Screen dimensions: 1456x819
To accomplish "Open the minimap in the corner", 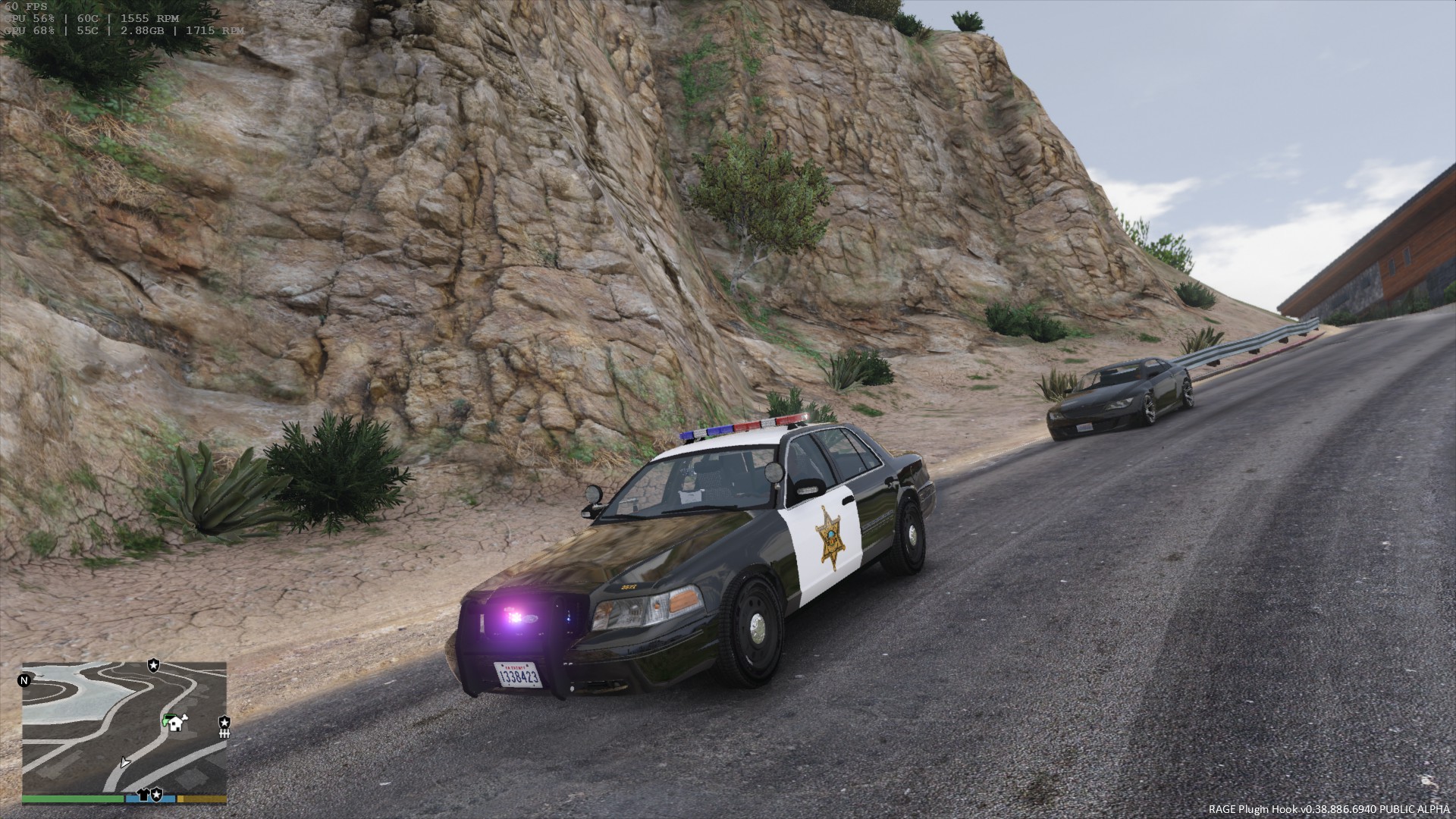I will 124,728.
